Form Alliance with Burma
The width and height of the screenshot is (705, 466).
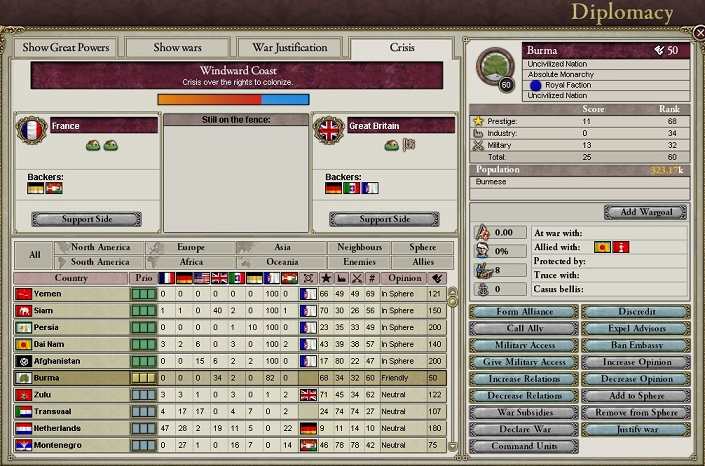coord(524,312)
